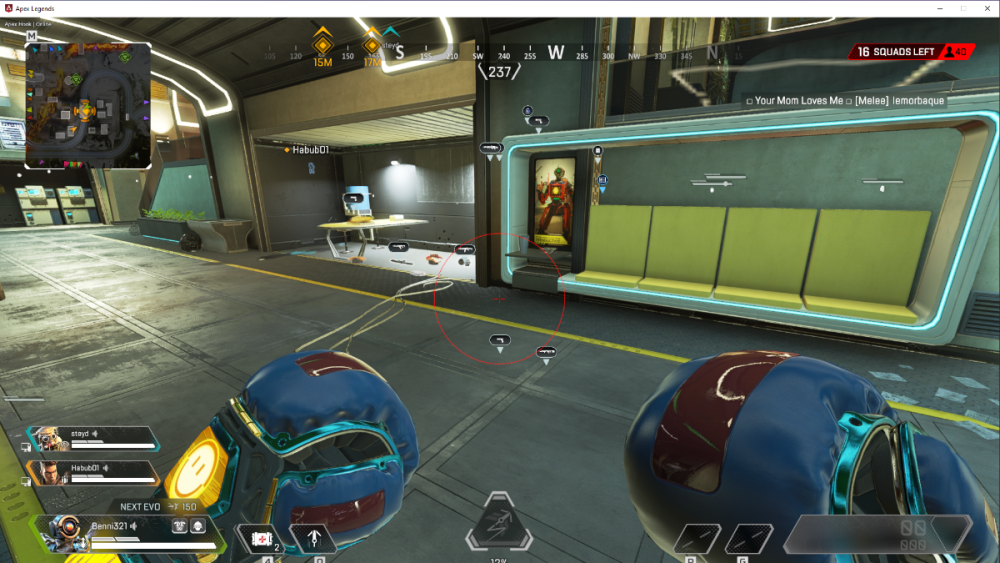
Task: Activate the tactical ability icon next to healing
Action: tap(313, 540)
